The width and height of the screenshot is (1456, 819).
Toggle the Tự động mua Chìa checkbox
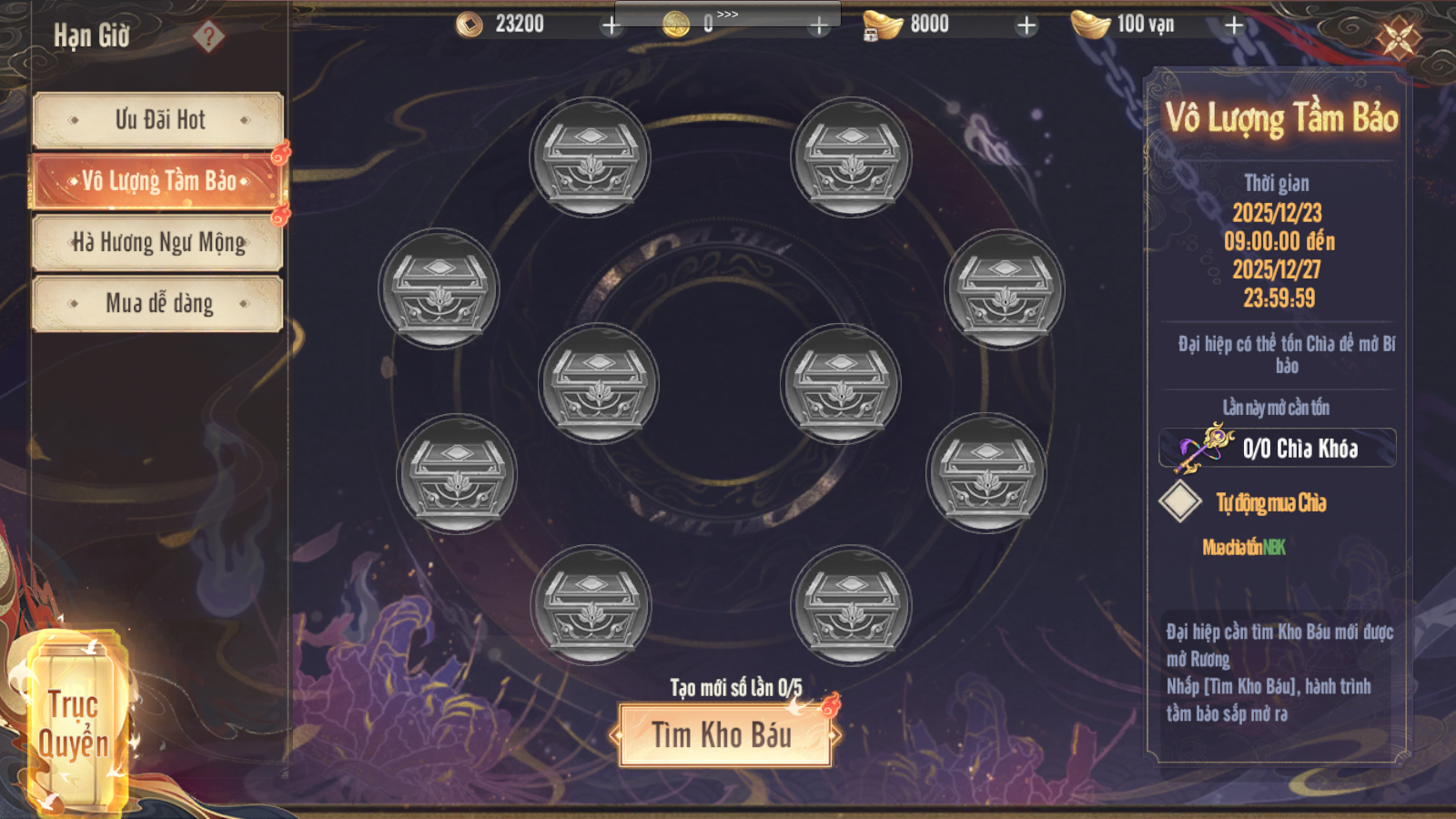pos(1180,502)
